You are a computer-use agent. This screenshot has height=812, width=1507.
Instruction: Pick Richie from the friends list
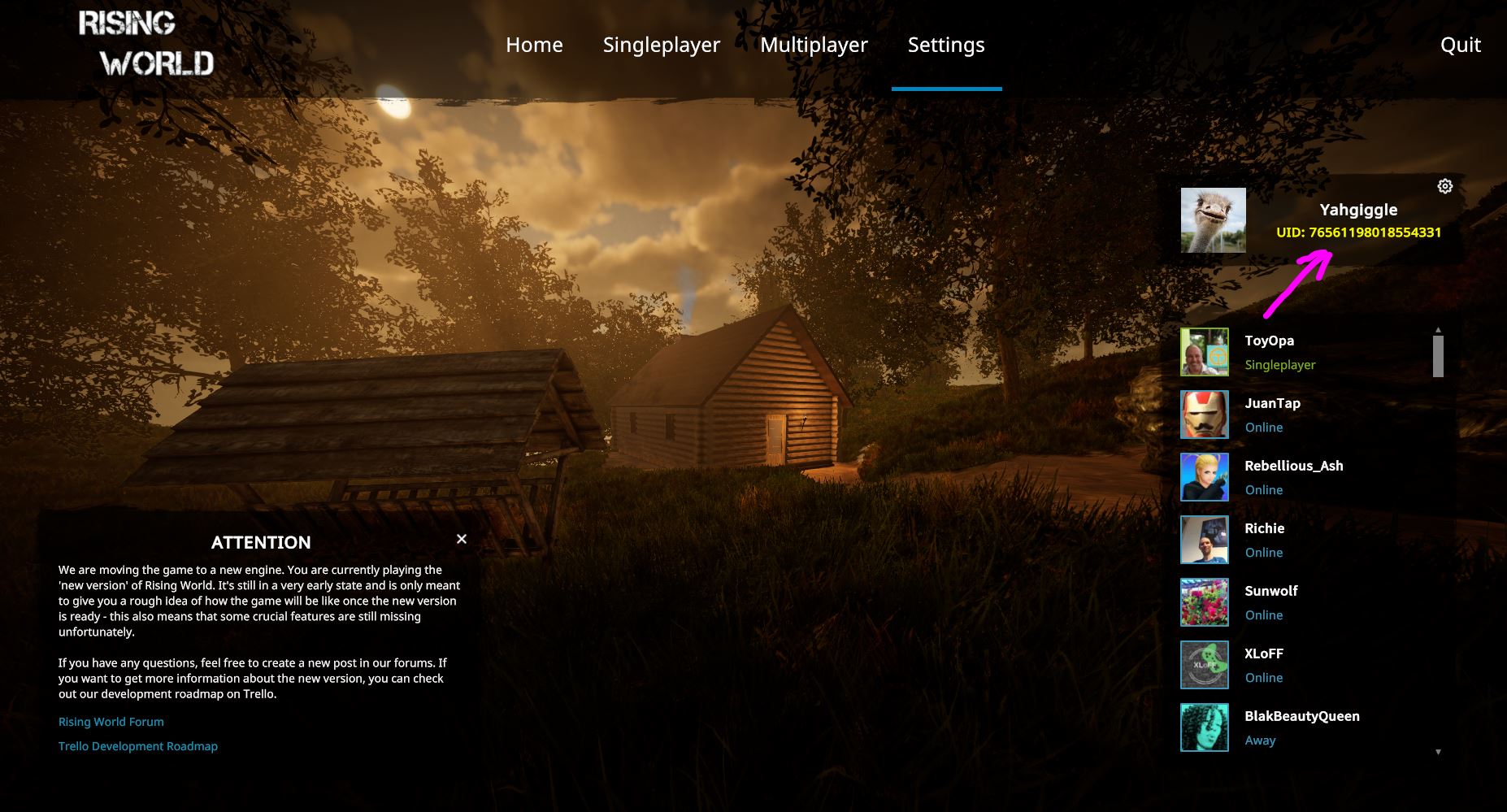click(1264, 529)
